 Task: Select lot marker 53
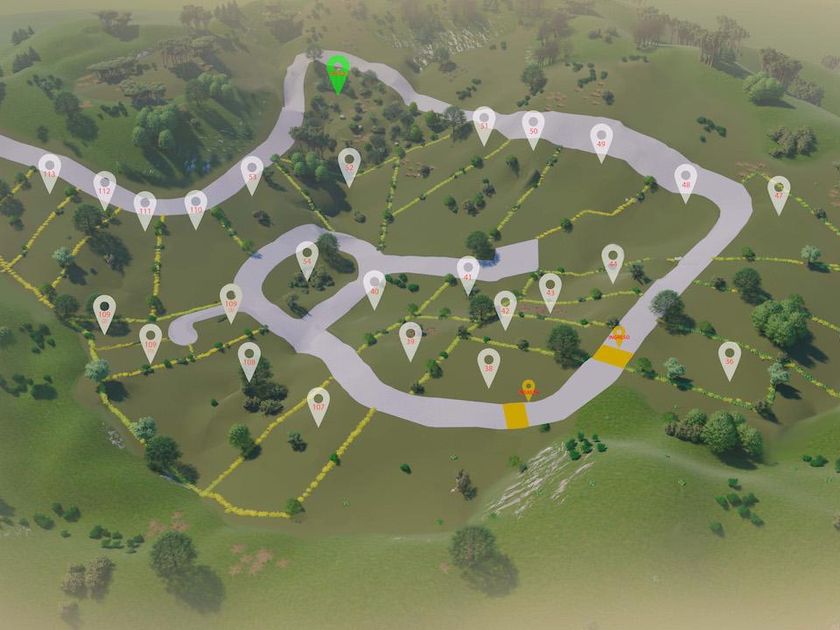[x=252, y=171]
